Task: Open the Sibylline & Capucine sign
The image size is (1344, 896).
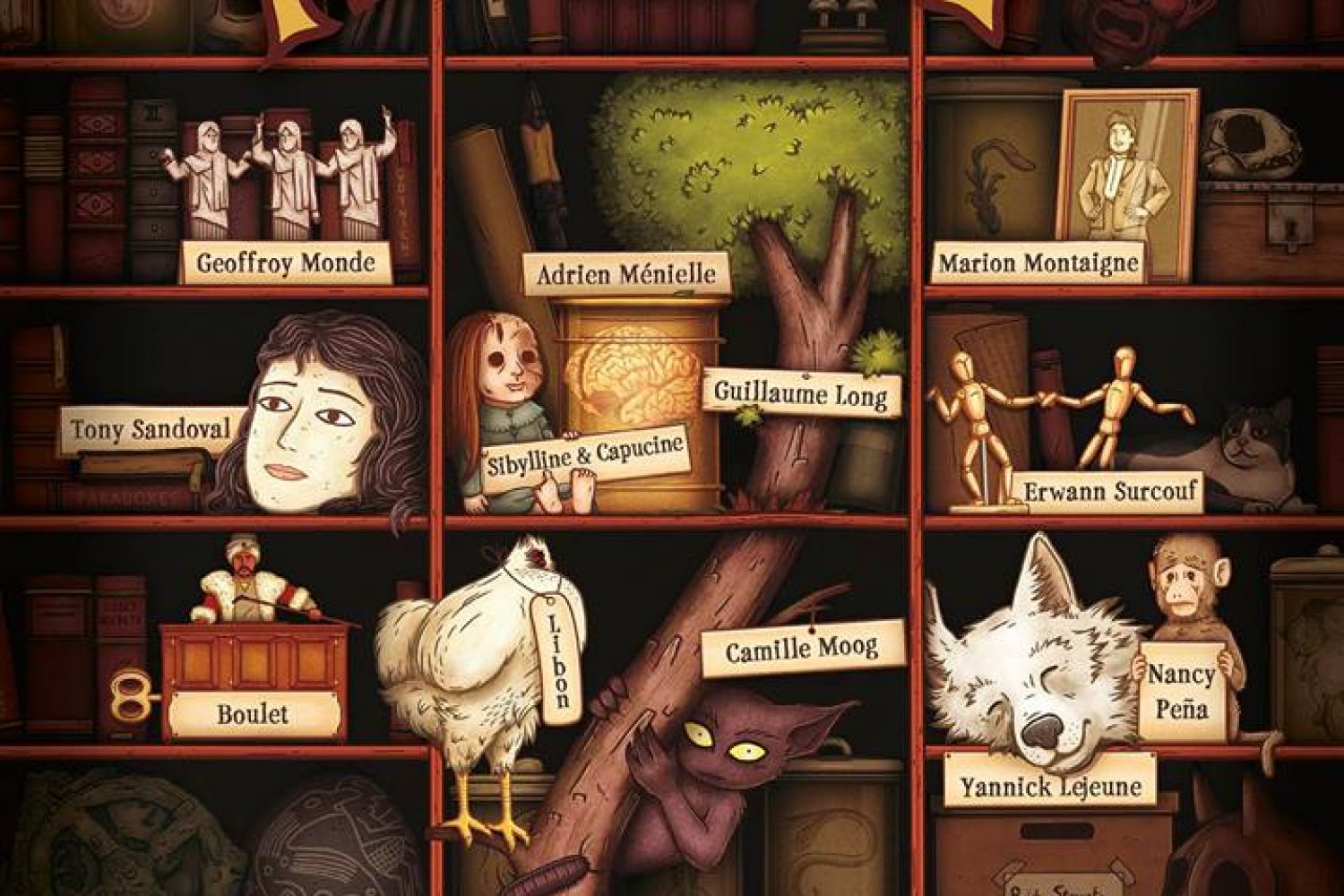Action: tap(585, 459)
